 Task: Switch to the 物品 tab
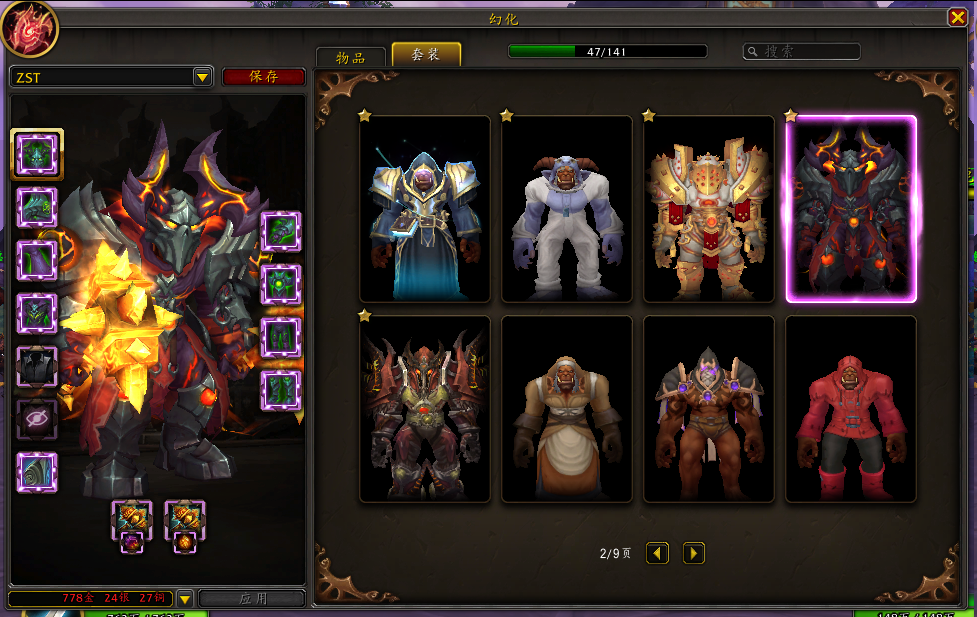pos(351,57)
